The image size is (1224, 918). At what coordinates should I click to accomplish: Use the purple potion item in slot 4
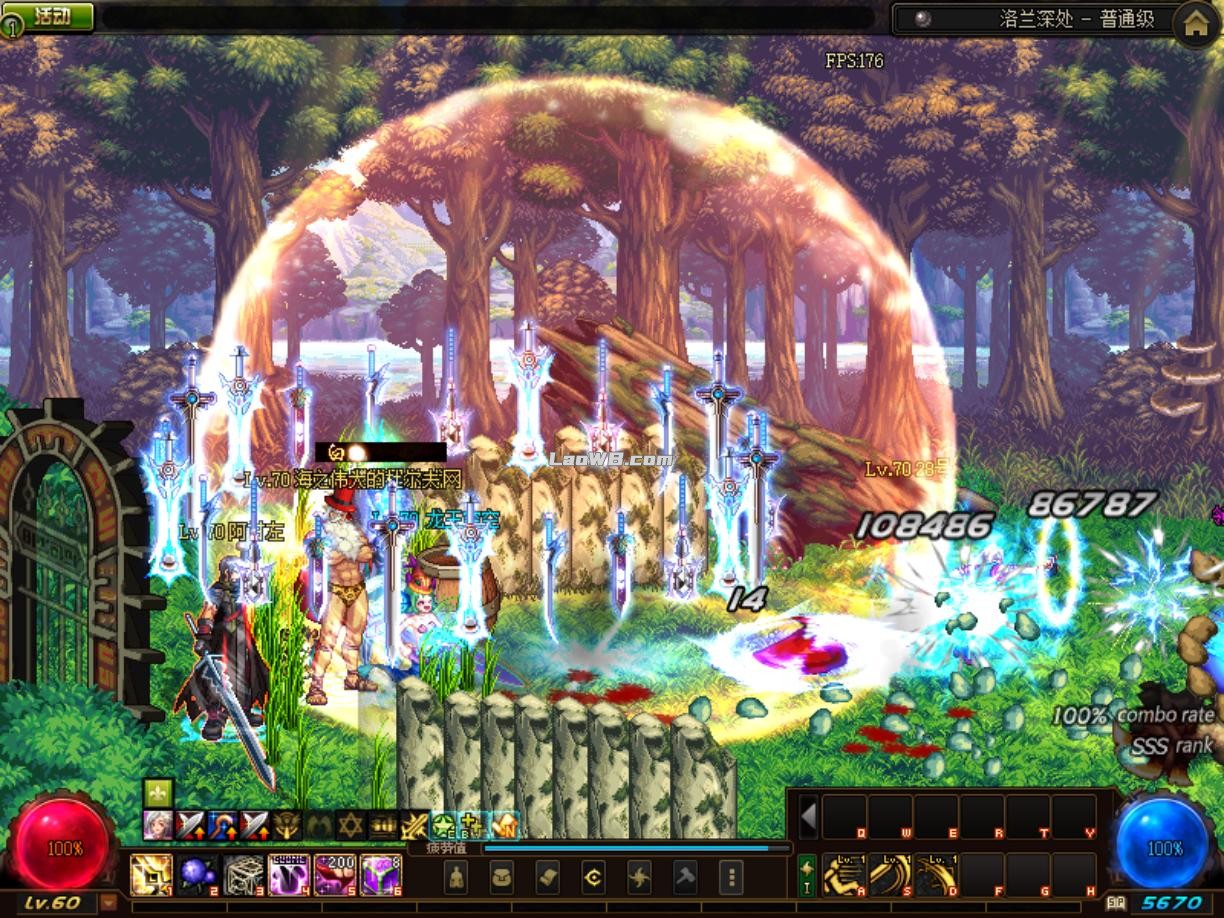[289, 874]
